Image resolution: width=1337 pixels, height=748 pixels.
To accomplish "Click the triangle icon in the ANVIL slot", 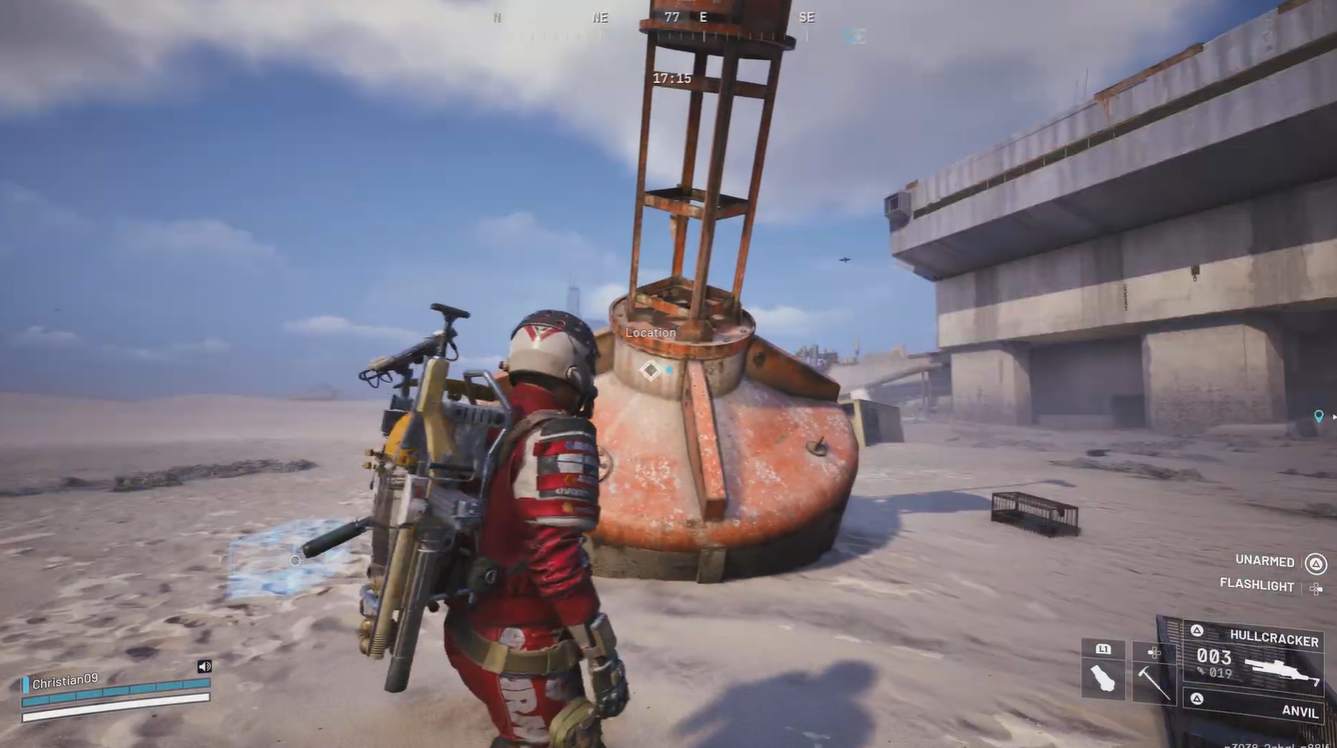I will coord(1197,697).
